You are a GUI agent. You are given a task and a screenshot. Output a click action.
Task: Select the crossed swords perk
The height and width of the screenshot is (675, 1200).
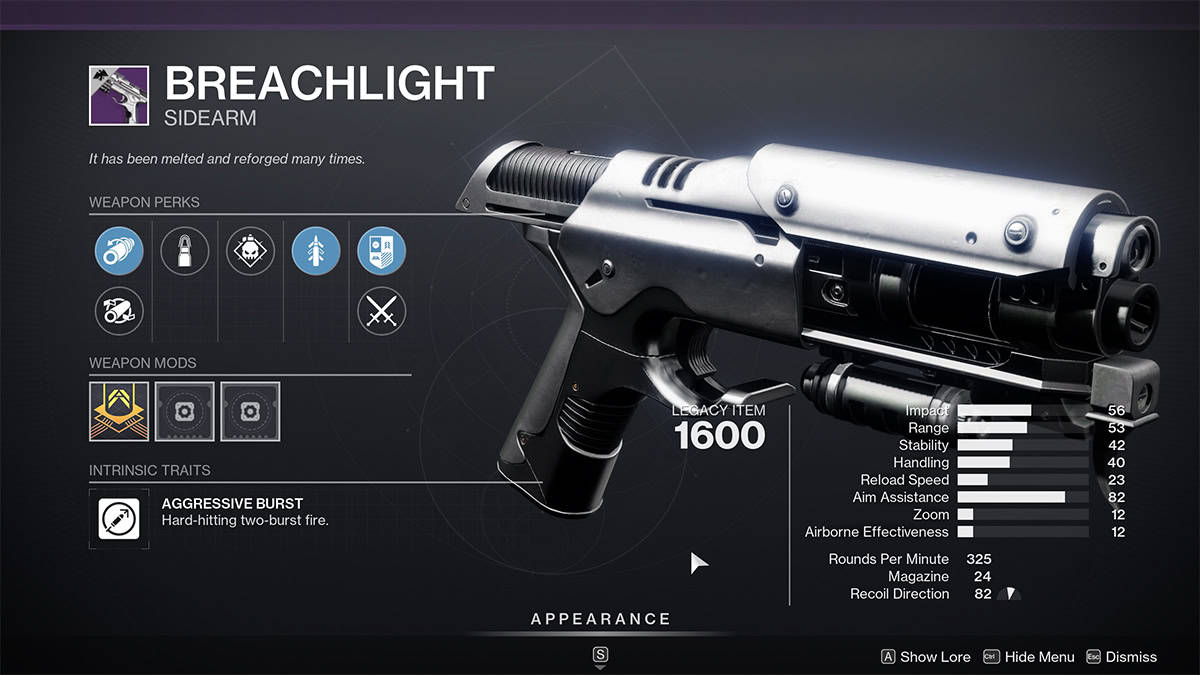381,311
